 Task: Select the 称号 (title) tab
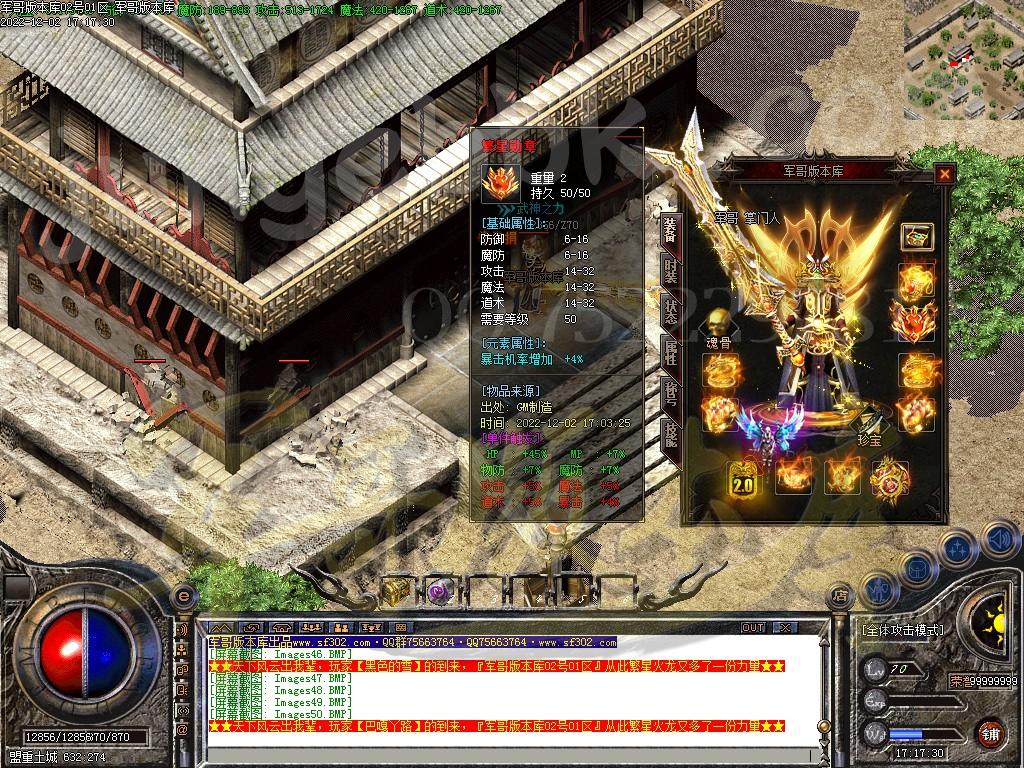pos(670,394)
